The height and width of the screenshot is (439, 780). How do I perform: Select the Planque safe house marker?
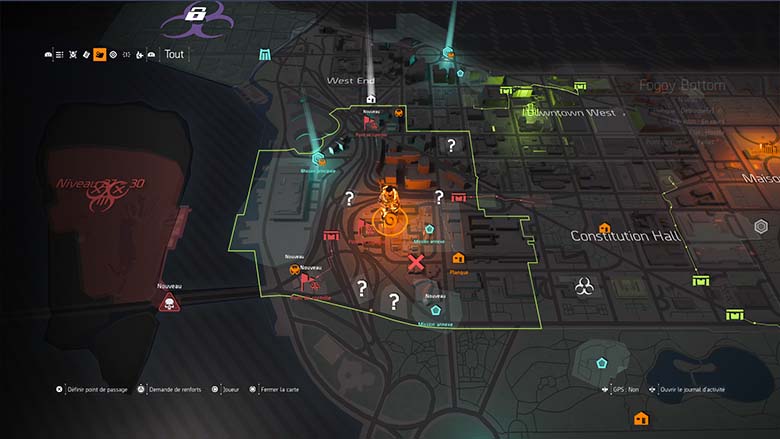click(x=459, y=259)
